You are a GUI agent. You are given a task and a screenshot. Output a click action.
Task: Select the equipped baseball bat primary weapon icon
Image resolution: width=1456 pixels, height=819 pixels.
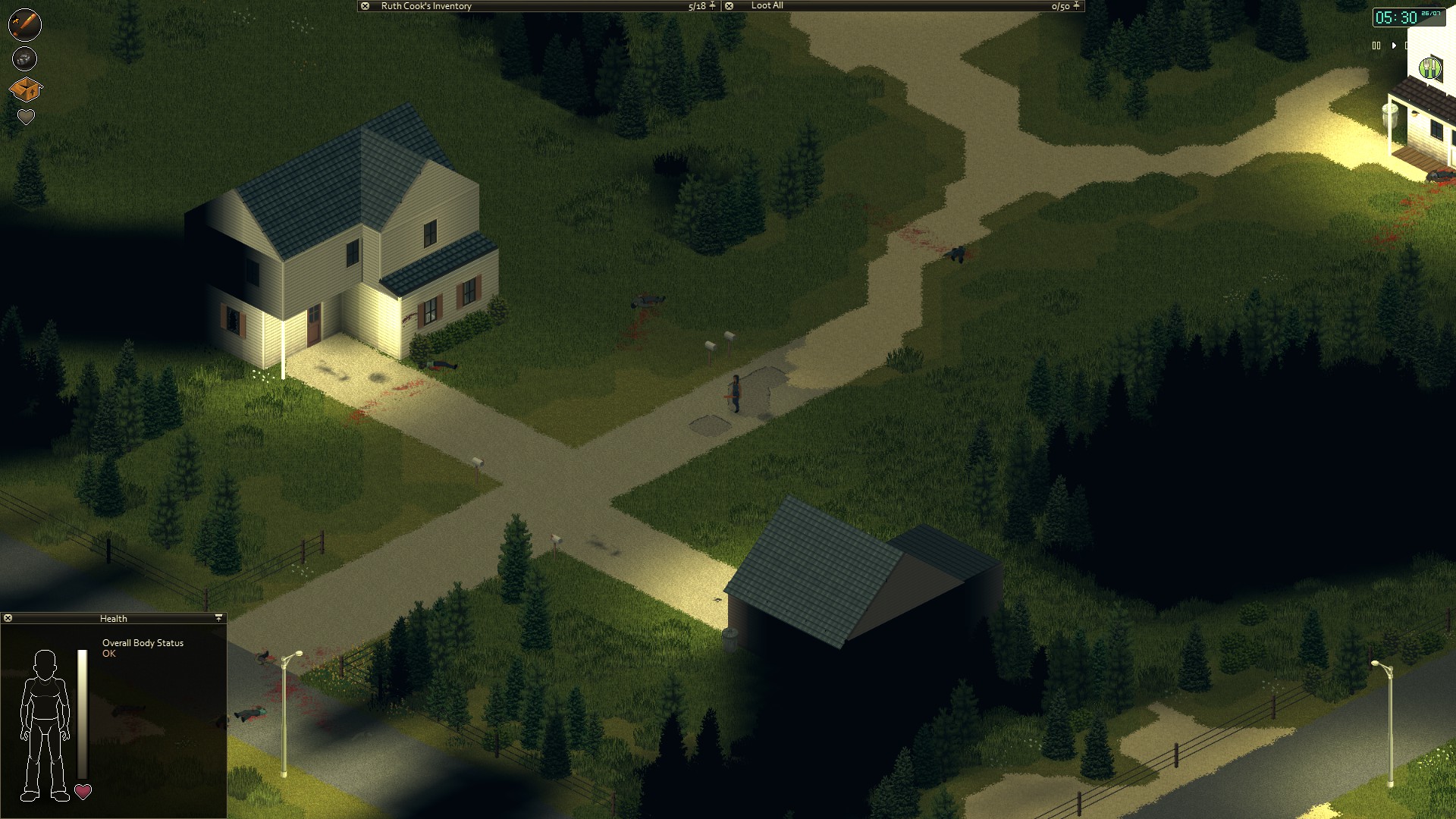[24, 24]
